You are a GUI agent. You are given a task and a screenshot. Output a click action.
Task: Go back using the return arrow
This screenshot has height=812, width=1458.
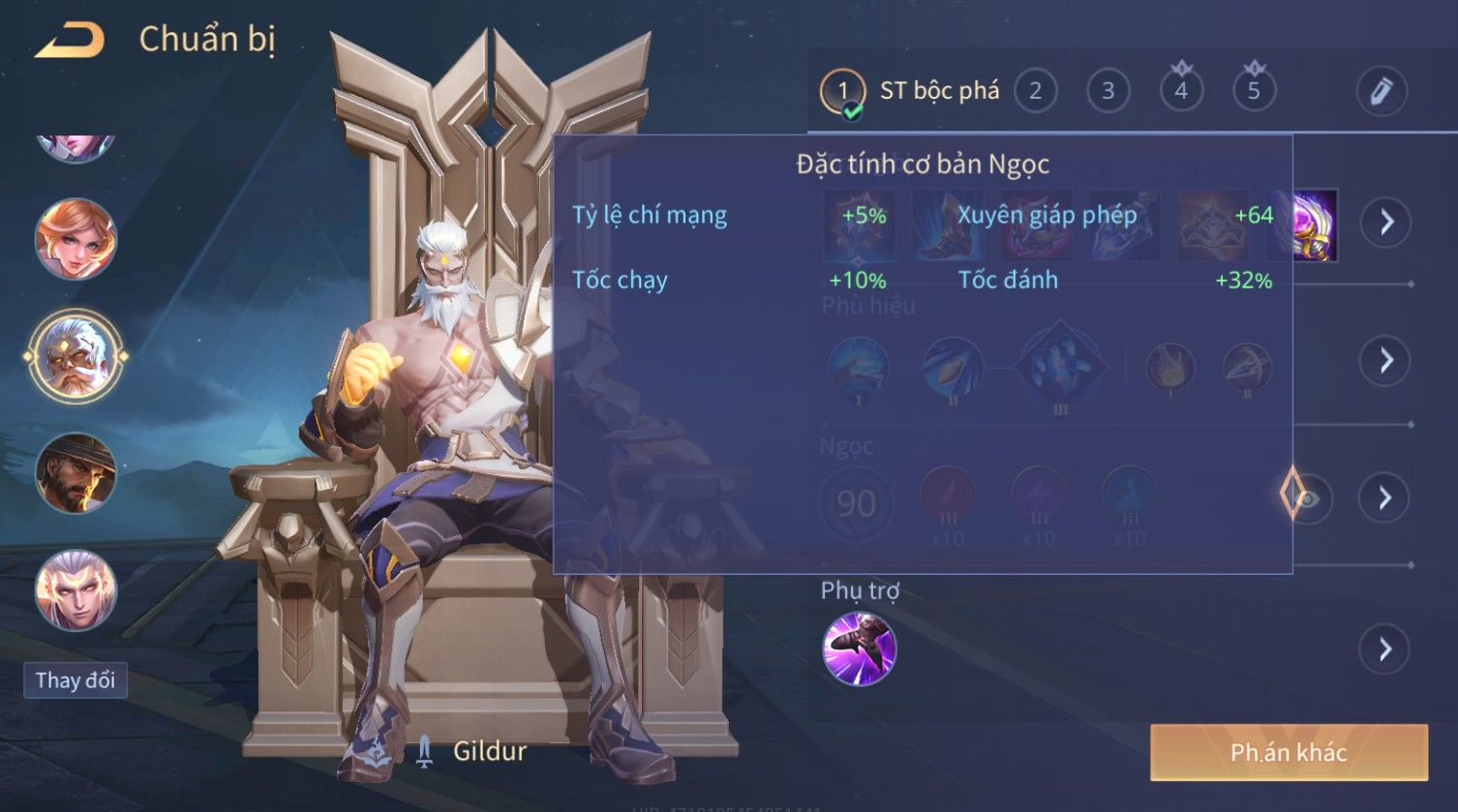pos(70,41)
